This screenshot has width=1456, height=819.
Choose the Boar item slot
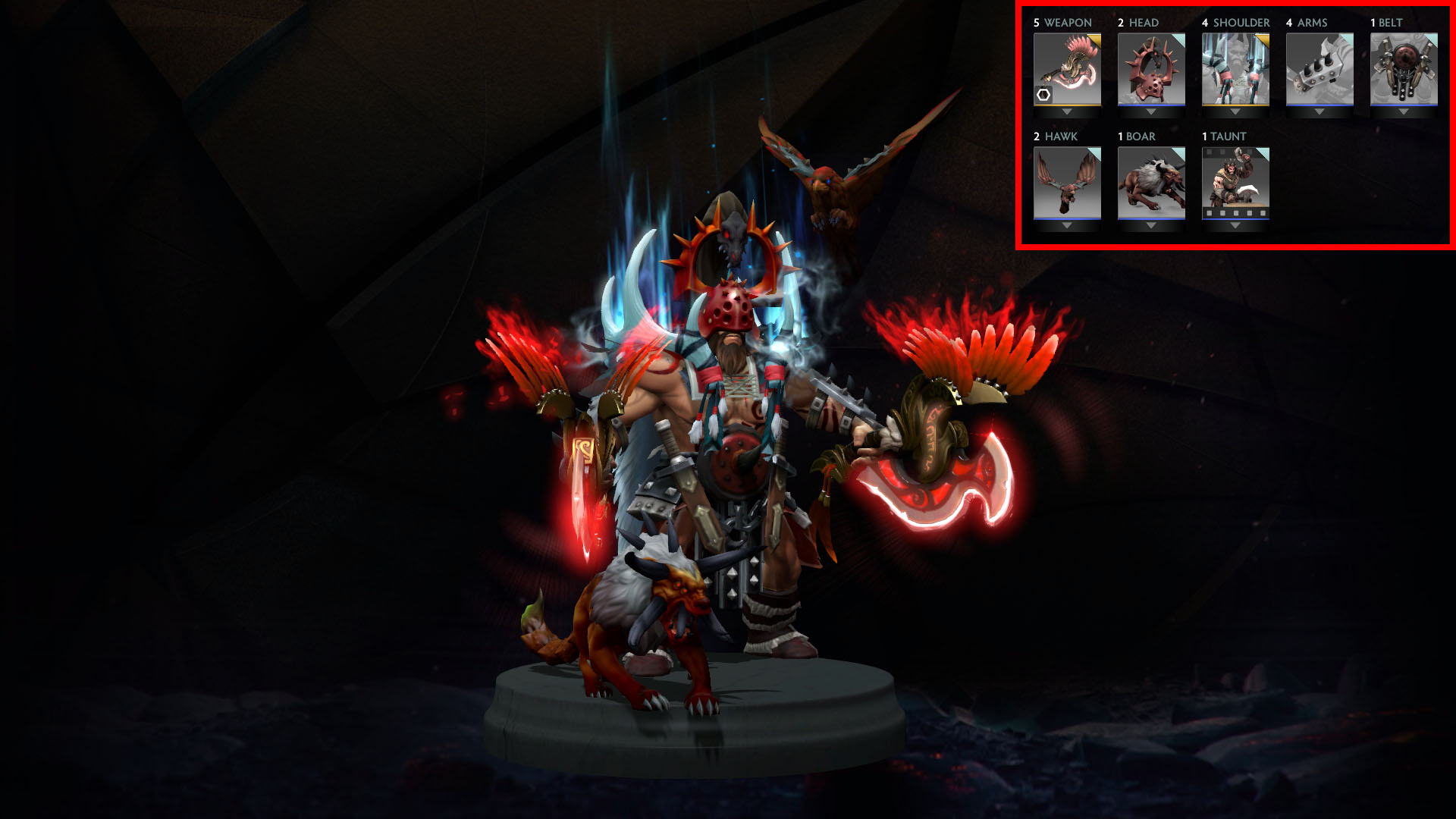coord(1151,182)
